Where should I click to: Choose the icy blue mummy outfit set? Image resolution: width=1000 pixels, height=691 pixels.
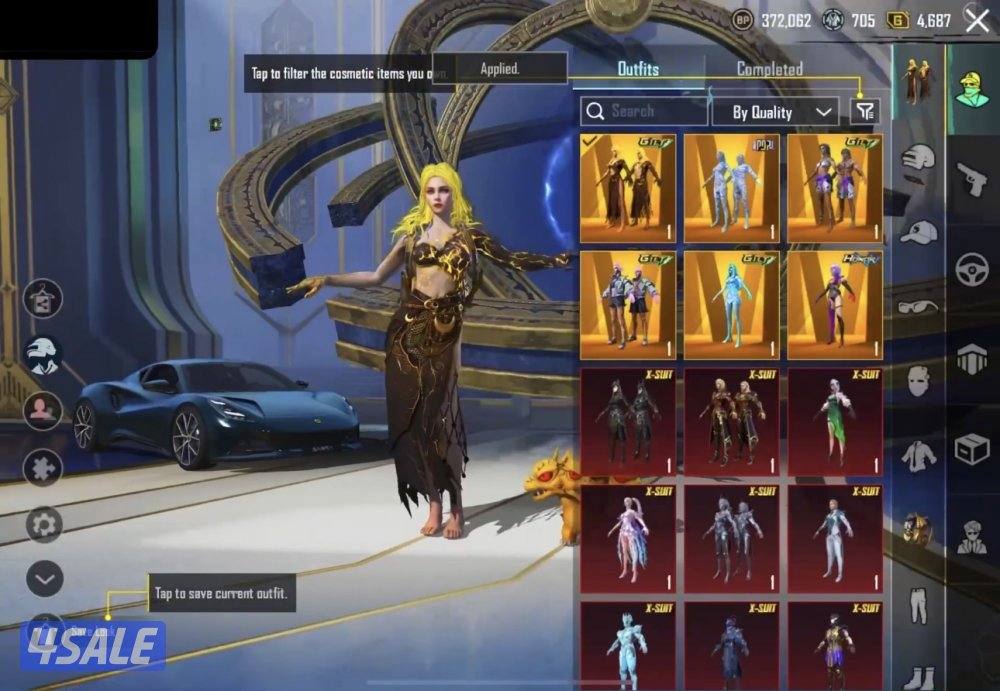731,188
